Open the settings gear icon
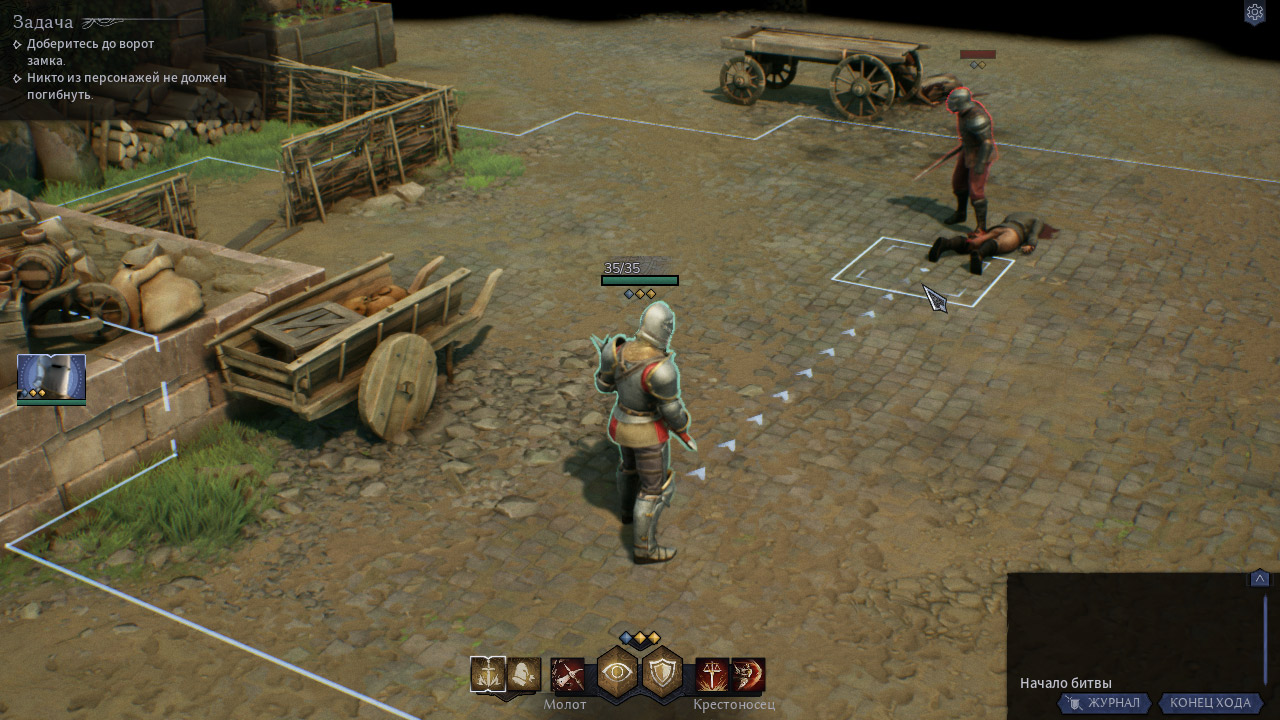Screen dimensions: 1280x720 (x=1254, y=13)
